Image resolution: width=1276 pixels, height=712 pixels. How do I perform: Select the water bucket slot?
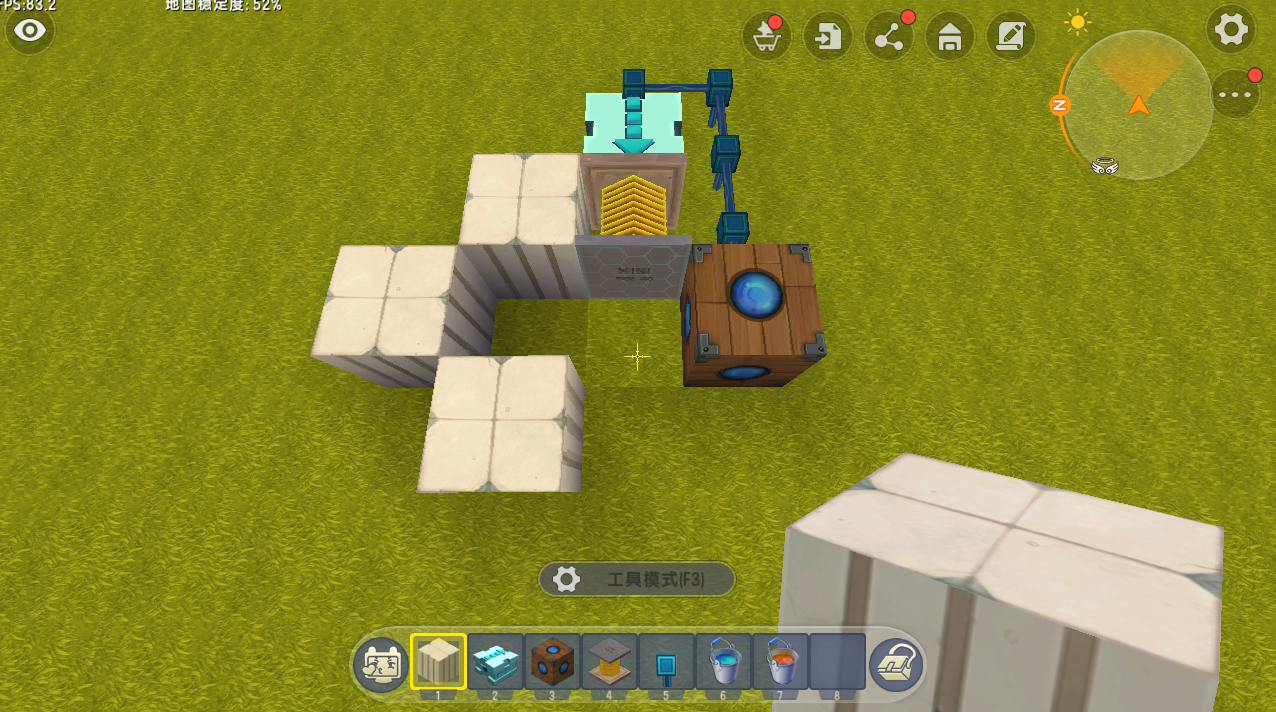click(723, 662)
